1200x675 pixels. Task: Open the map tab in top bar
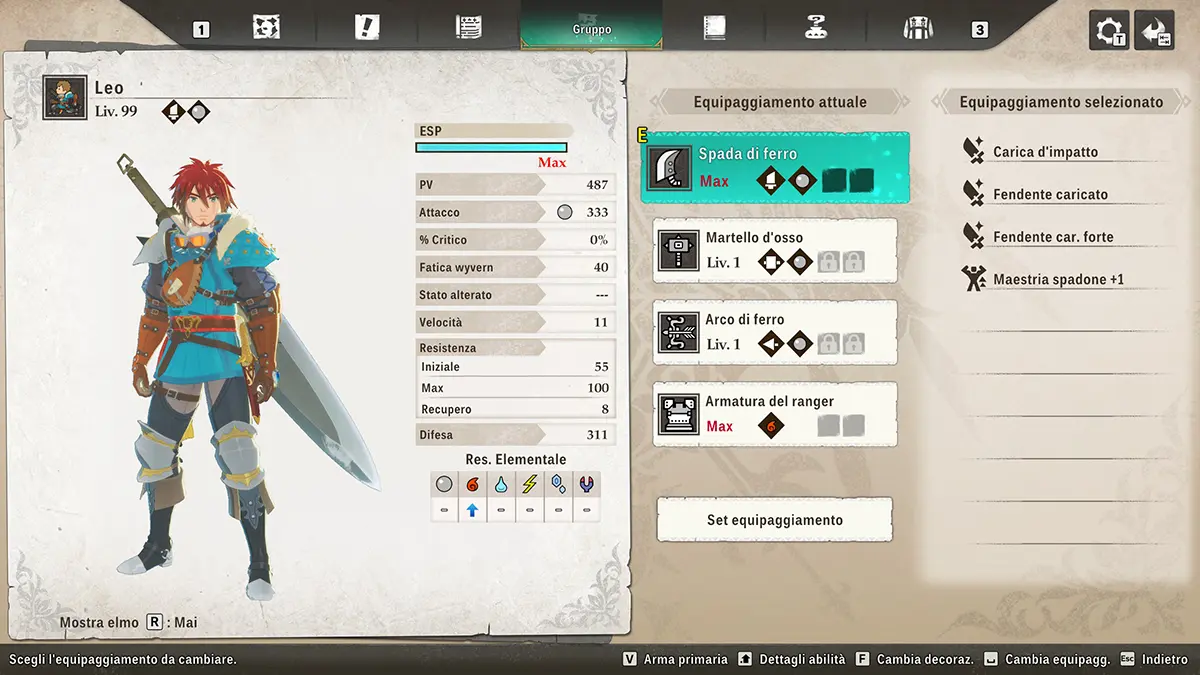pos(266,27)
